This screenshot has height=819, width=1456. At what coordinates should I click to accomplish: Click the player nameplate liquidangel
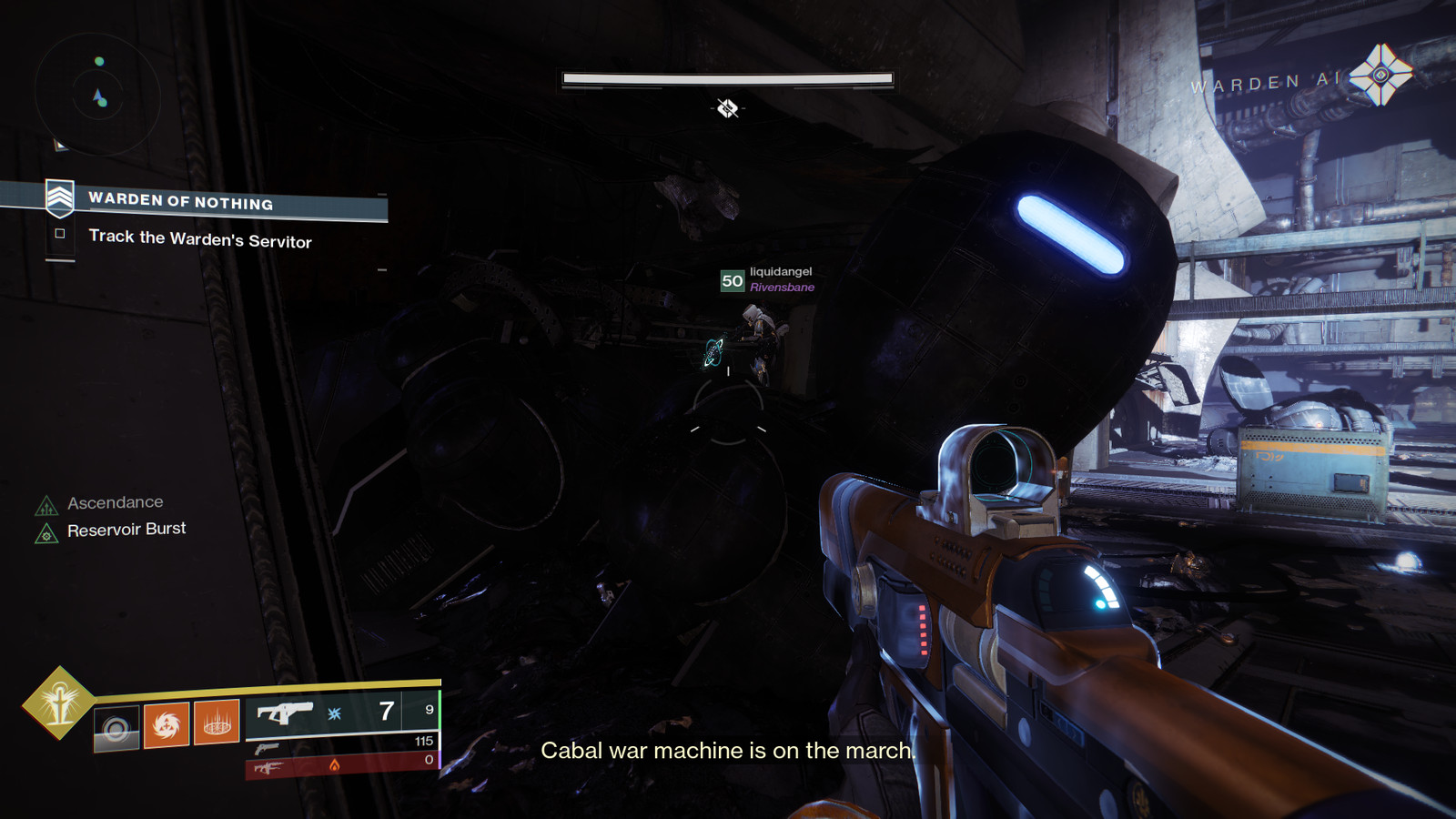tap(780, 270)
